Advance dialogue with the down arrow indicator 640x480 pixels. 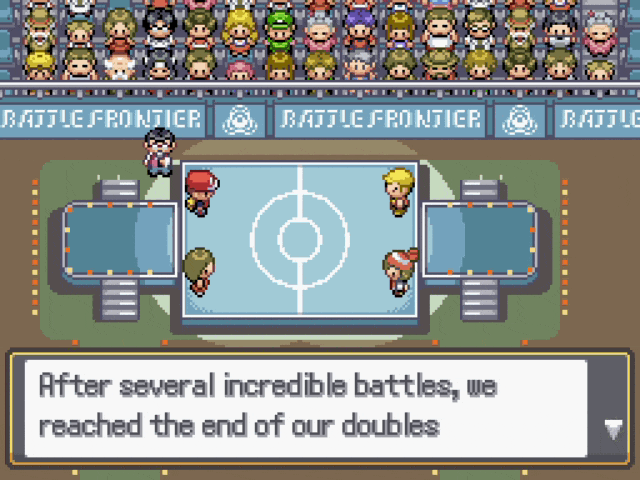[613, 429]
